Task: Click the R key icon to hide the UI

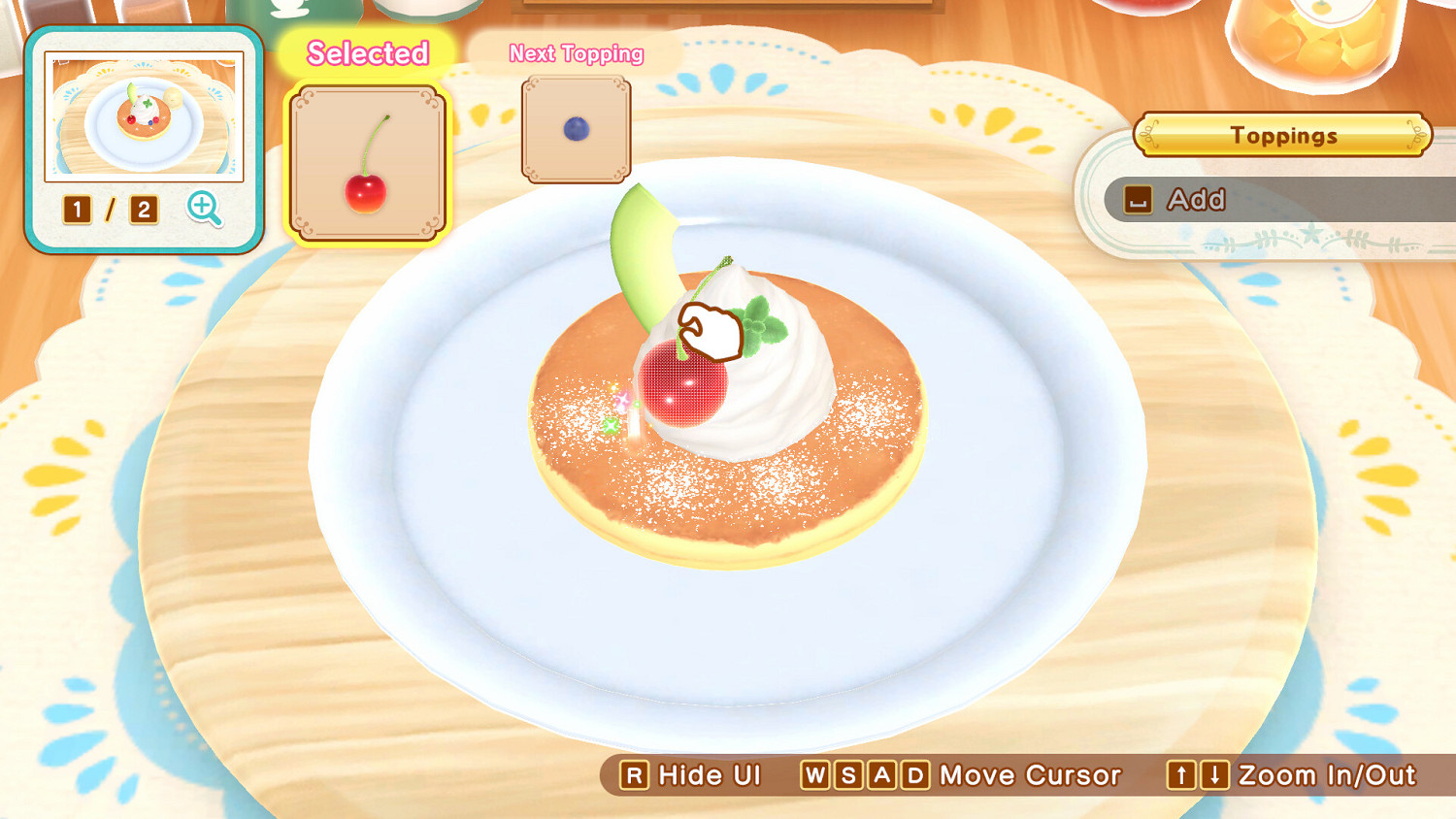Action: coord(636,775)
